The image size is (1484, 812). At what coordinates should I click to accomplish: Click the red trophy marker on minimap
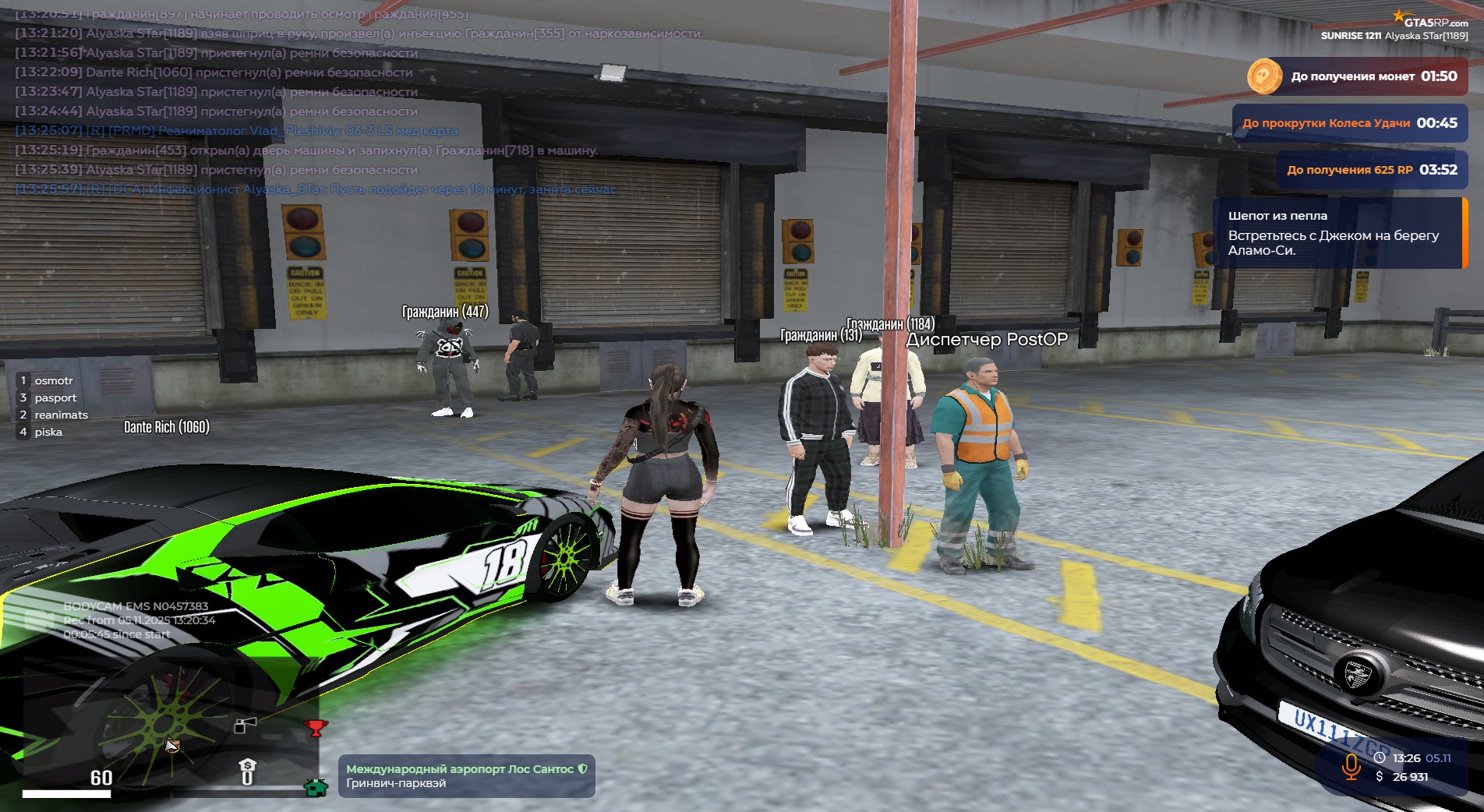(x=315, y=728)
